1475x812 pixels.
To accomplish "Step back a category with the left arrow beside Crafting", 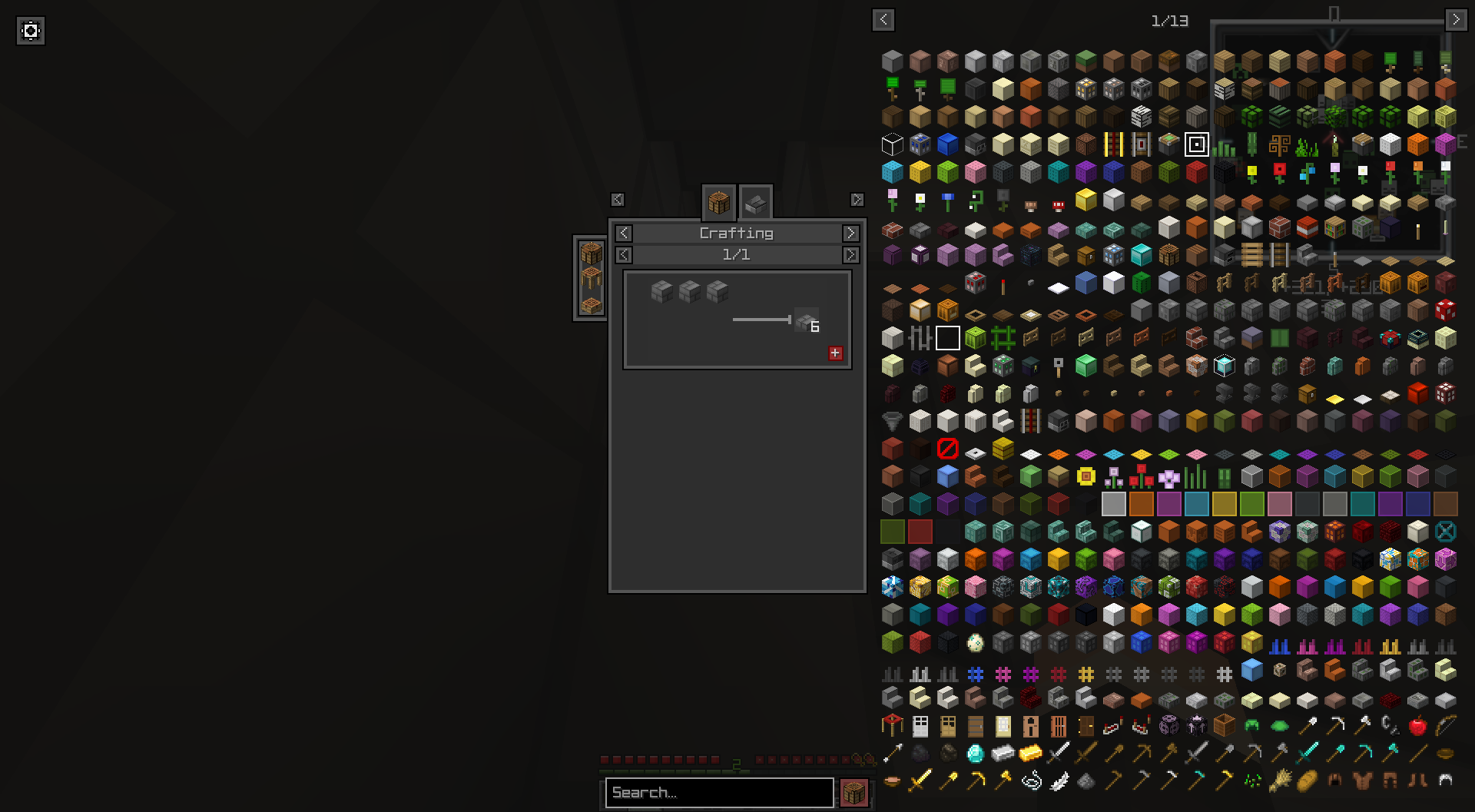I will (x=623, y=233).
